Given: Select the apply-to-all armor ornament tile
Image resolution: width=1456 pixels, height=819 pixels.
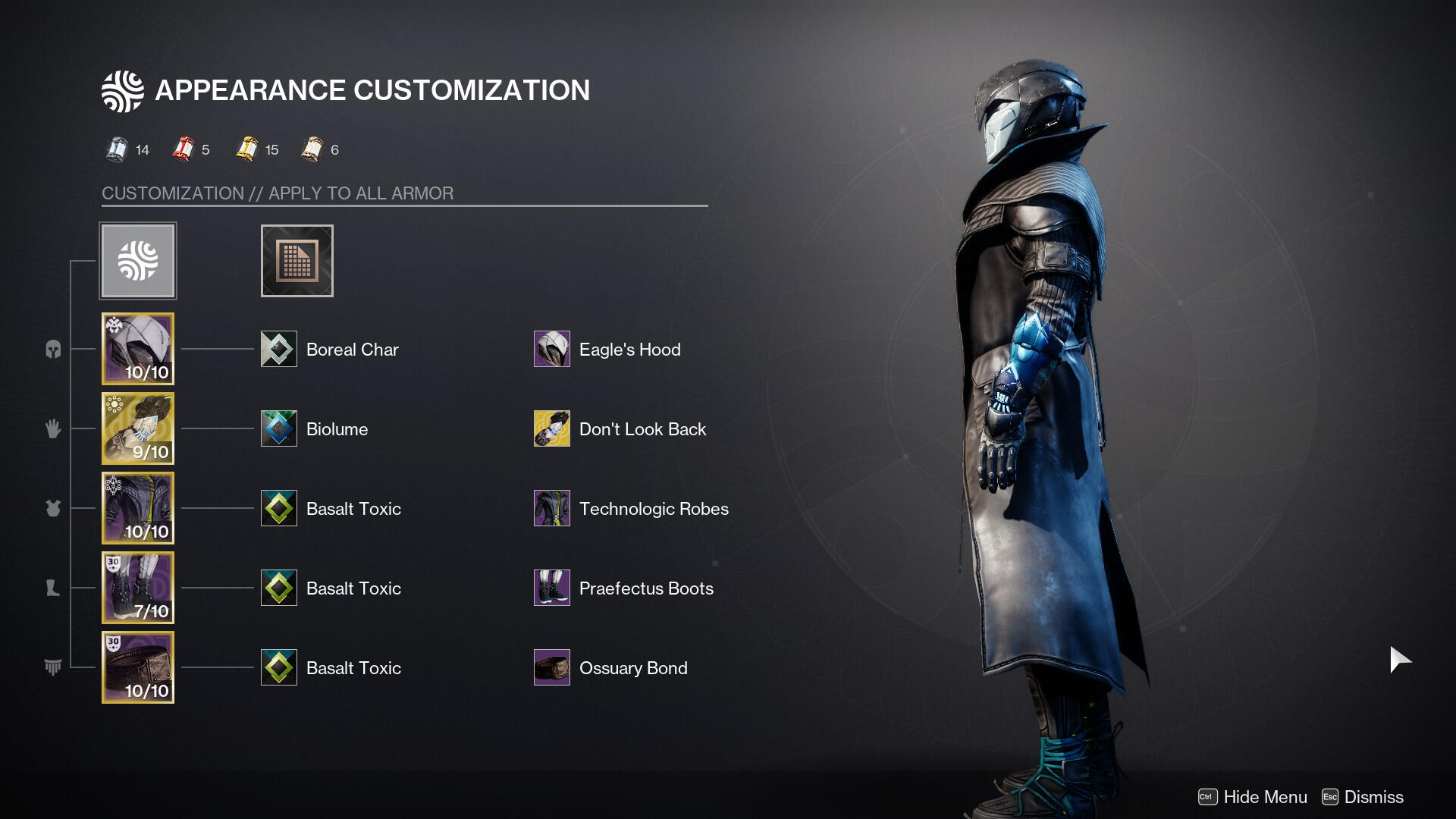Looking at the screenshot, I should (138, 261).
